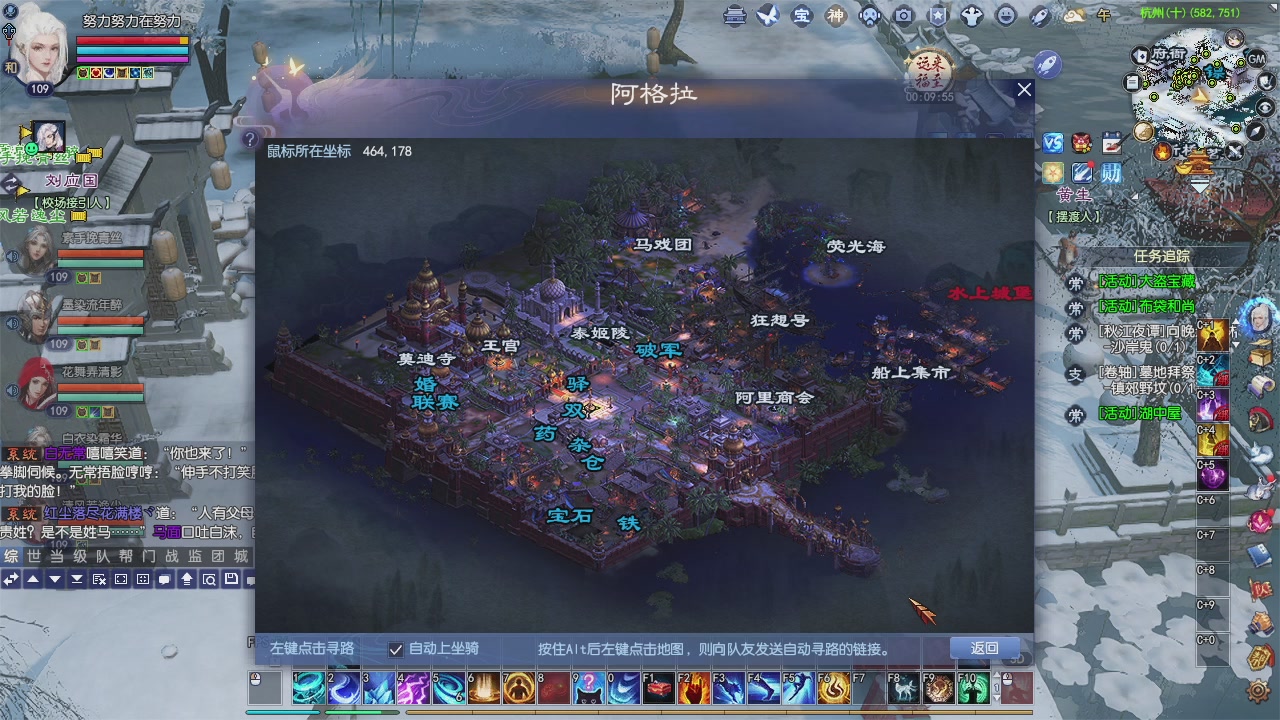Image resolution: width=1280 pixels, height=720 pixels.
Task: Uncheck the 自动上坐骑 auto-mount checkbox
Action: point(396,649)
